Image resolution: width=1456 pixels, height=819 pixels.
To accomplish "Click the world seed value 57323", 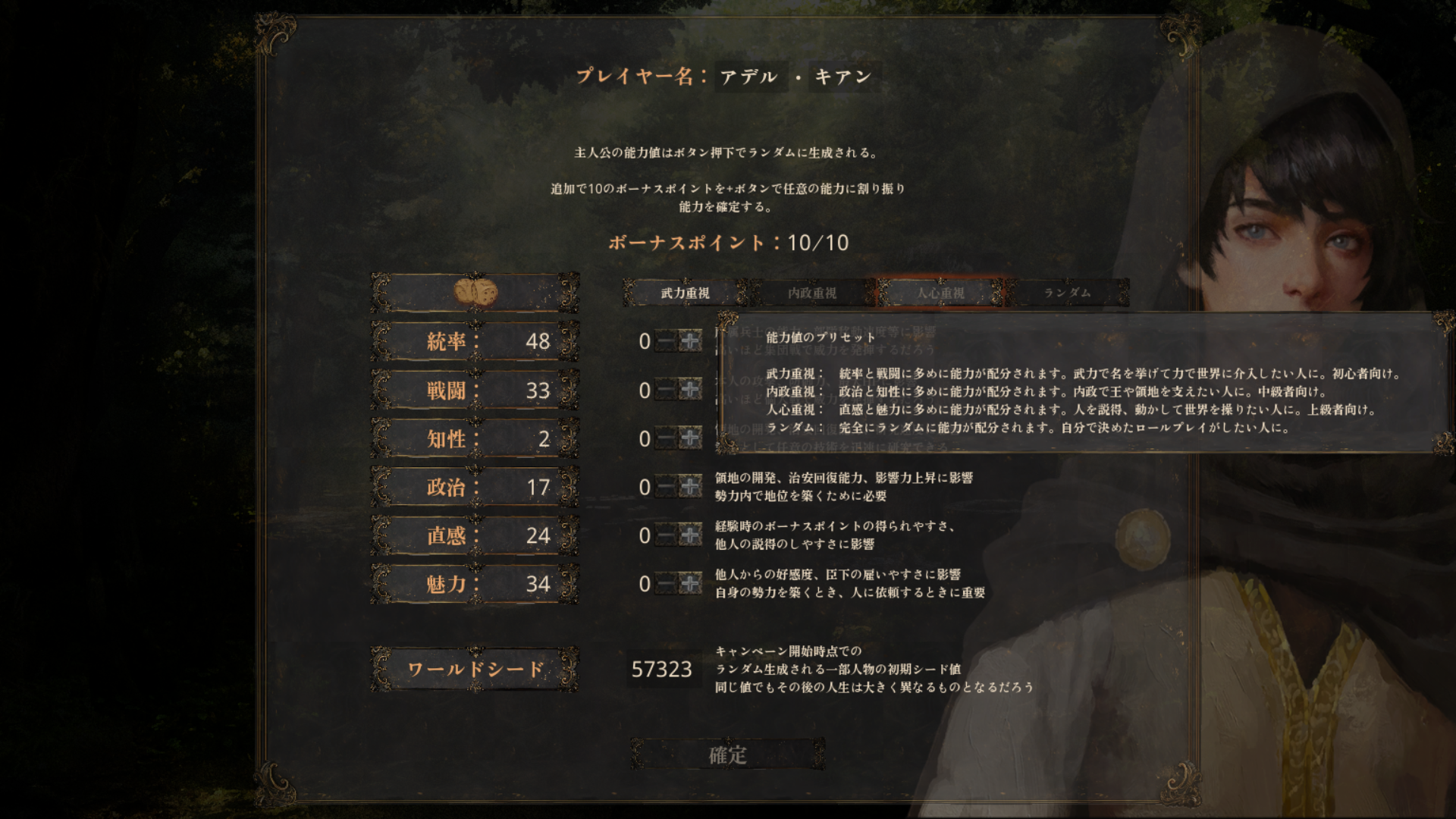I will tap(663, 669).
